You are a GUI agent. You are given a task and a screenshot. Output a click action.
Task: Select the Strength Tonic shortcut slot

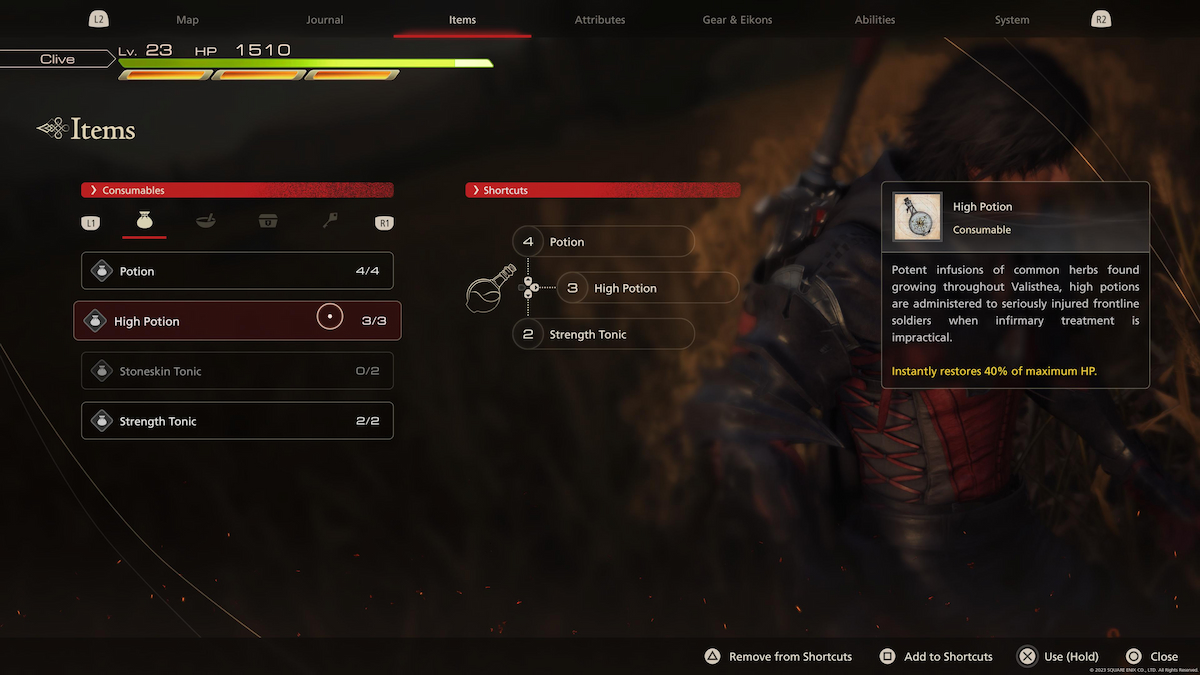603,334
